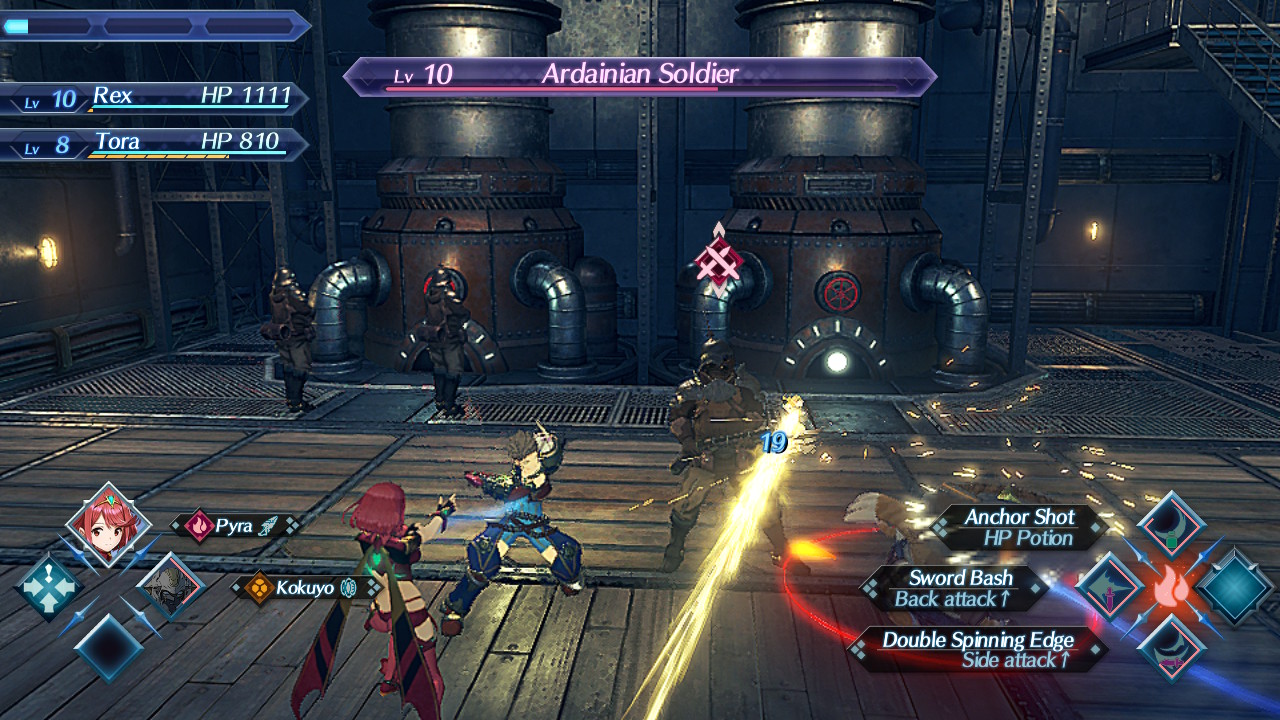Select Pyra's portrait icon
The image size is (1280, 720).
[108, 525]
